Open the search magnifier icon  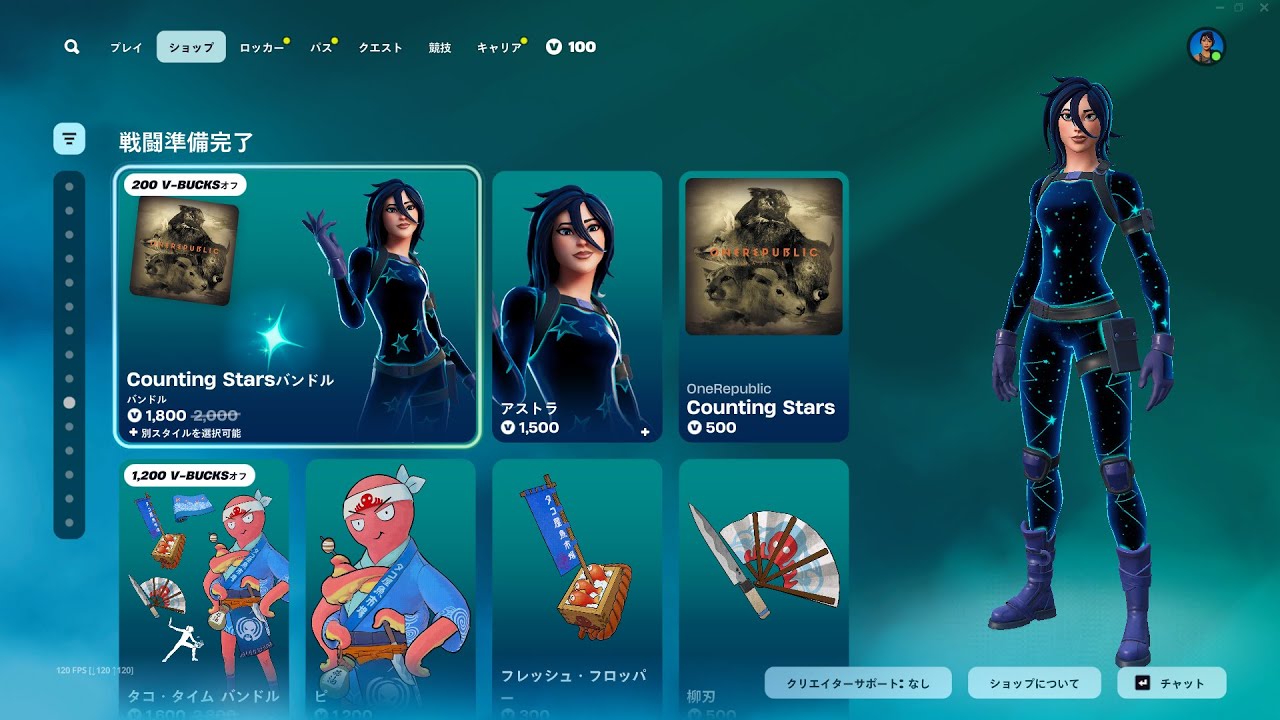[x=72, y=47]
